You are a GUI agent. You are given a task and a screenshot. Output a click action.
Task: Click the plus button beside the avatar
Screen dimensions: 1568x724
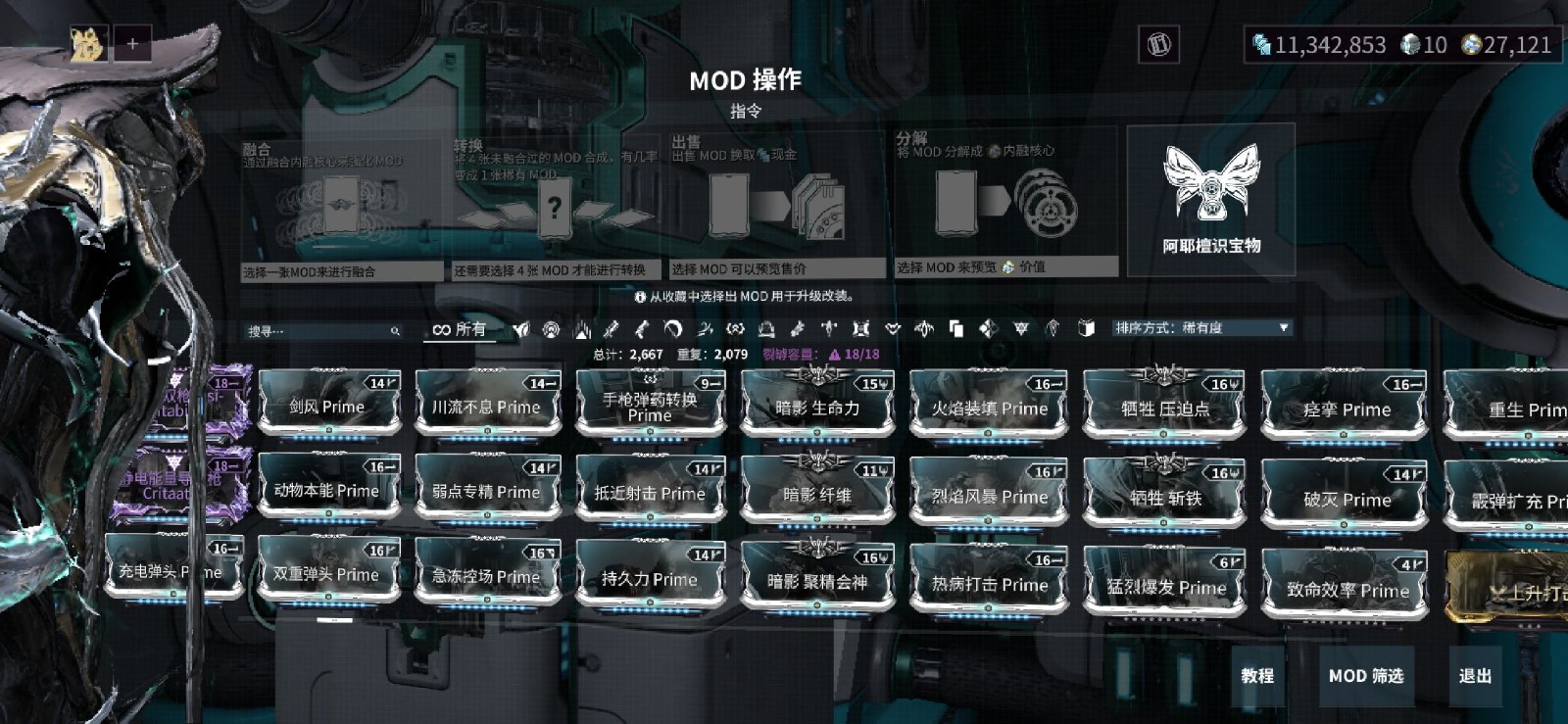click(x=132, y=44)
